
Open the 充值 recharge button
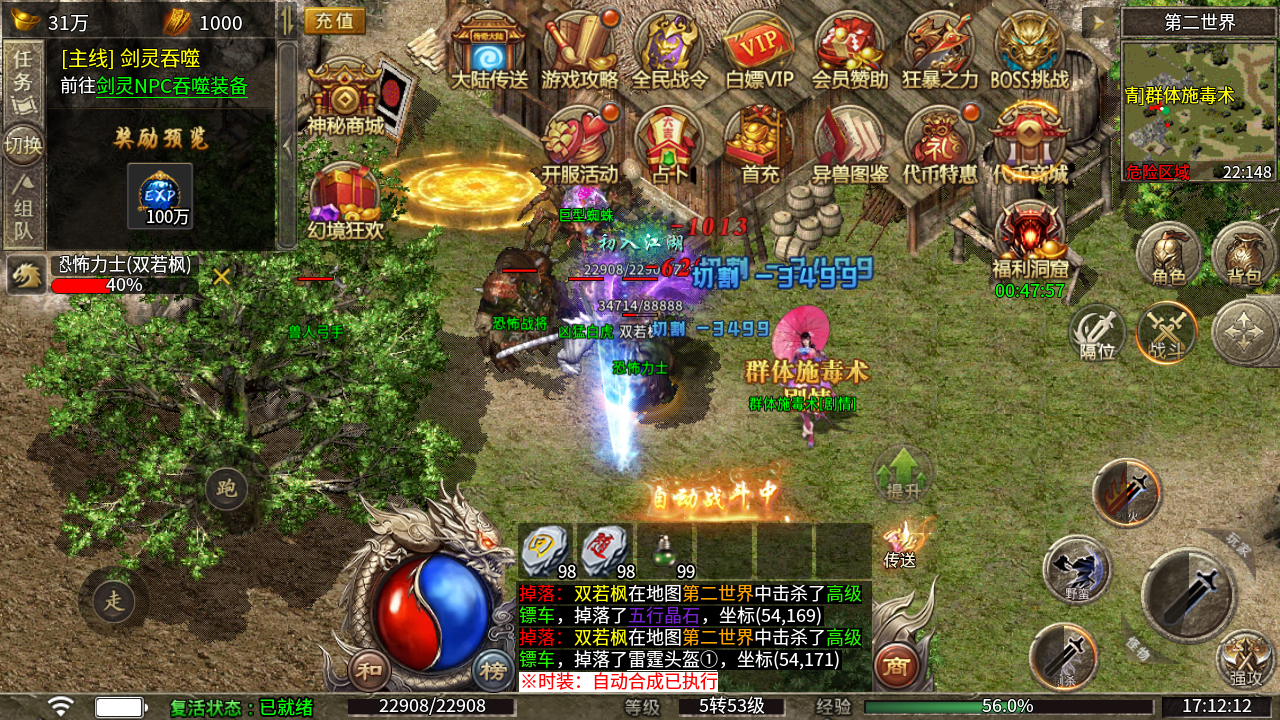334,21
